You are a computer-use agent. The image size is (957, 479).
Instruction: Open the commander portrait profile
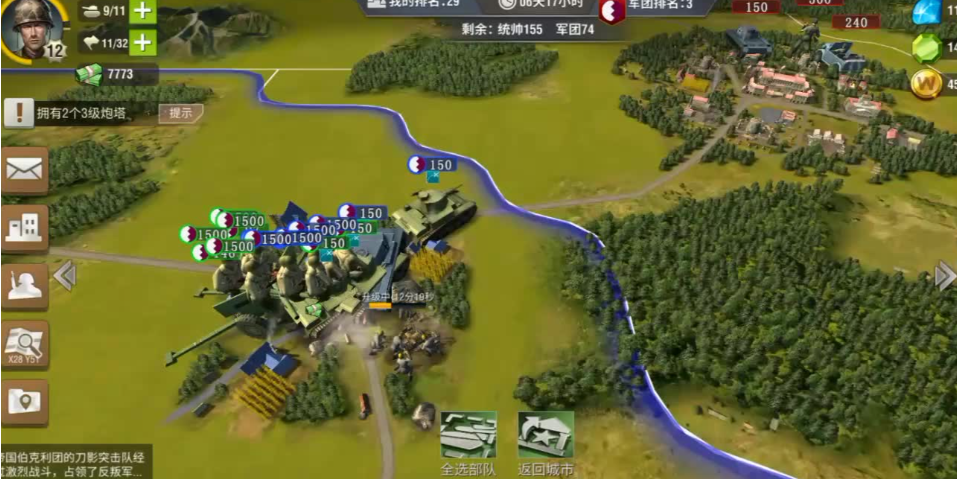pyautogui.click(x=29, y=26)
